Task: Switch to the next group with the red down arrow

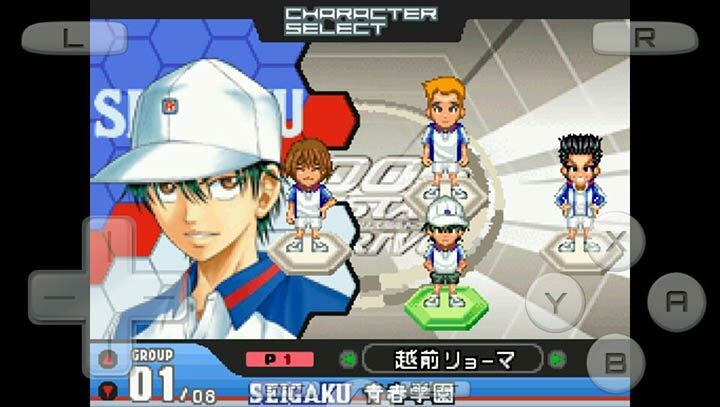Action: (110, 389)
